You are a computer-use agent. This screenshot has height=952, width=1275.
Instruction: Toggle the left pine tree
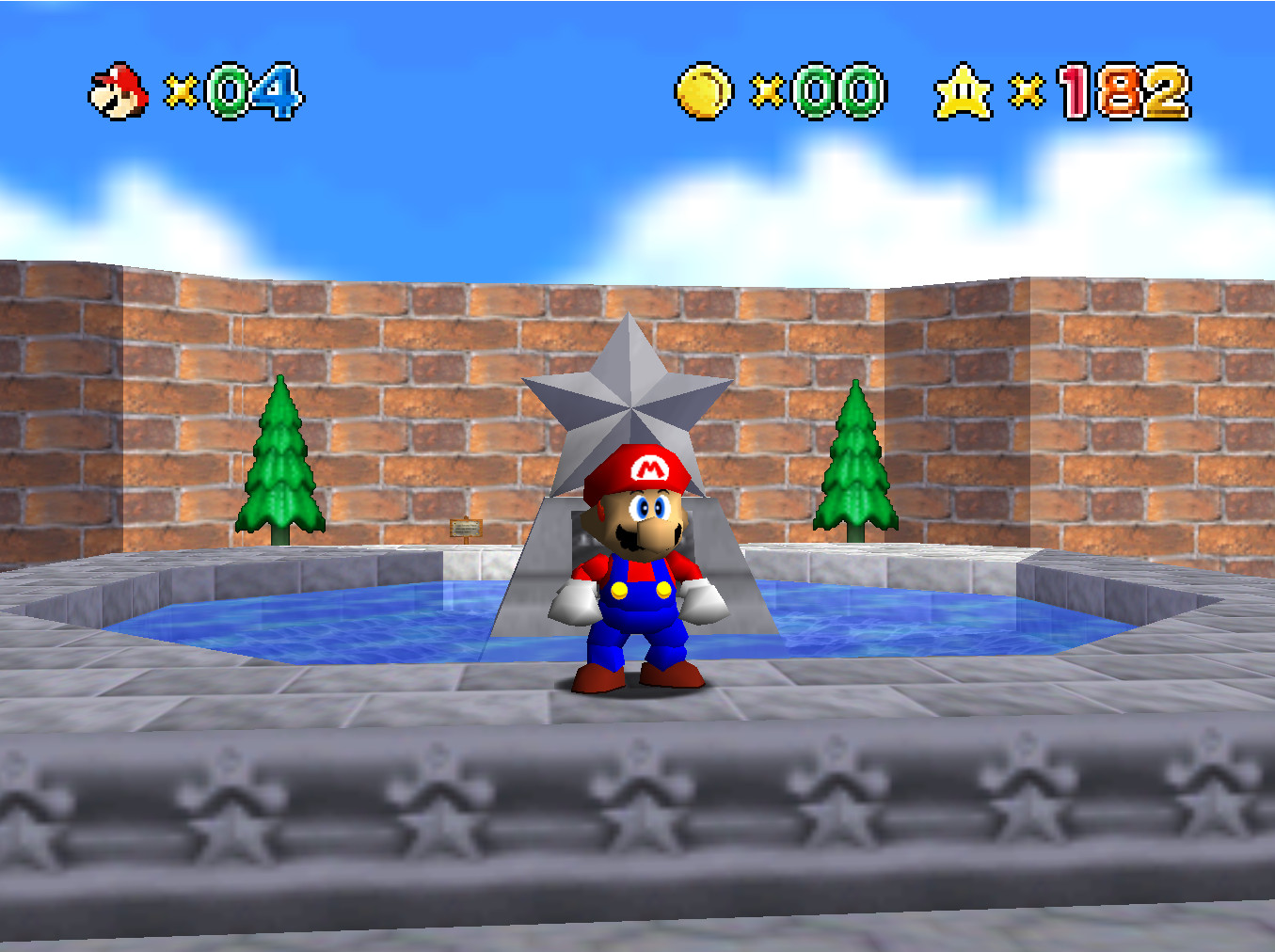279,461
